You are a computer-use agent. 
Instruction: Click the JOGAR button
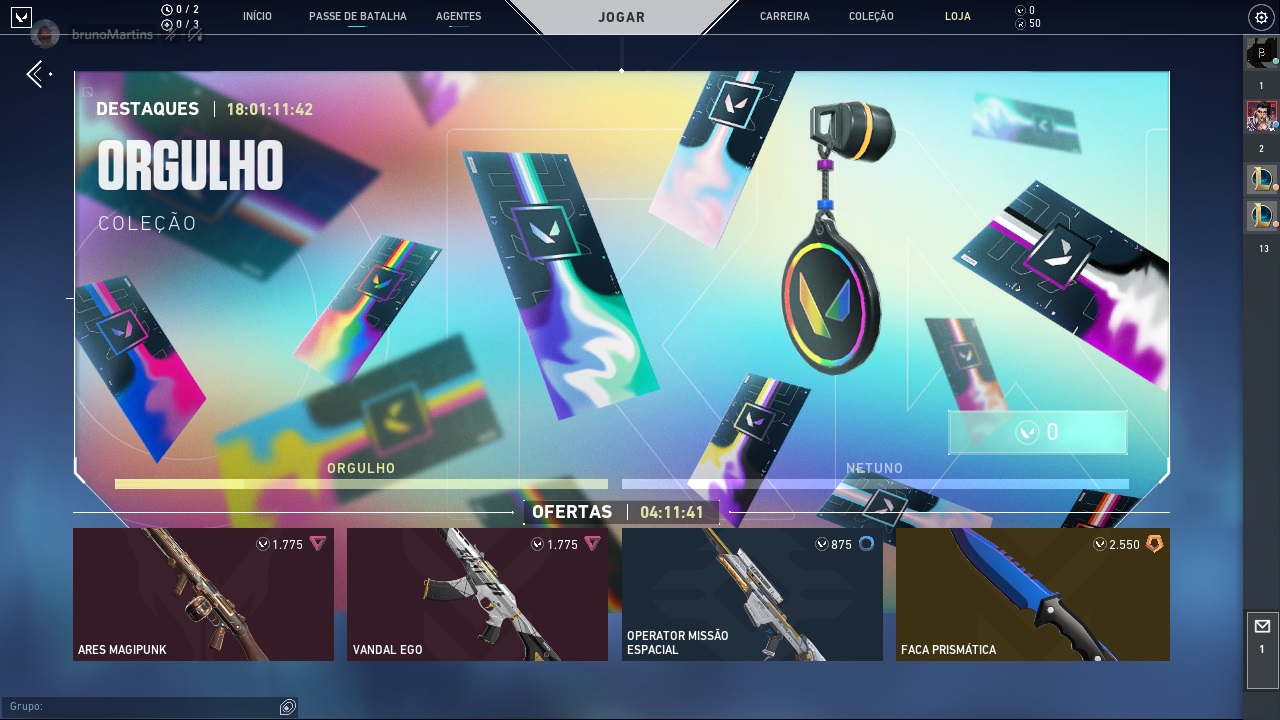pyautogui.click(x=621, y=17)
